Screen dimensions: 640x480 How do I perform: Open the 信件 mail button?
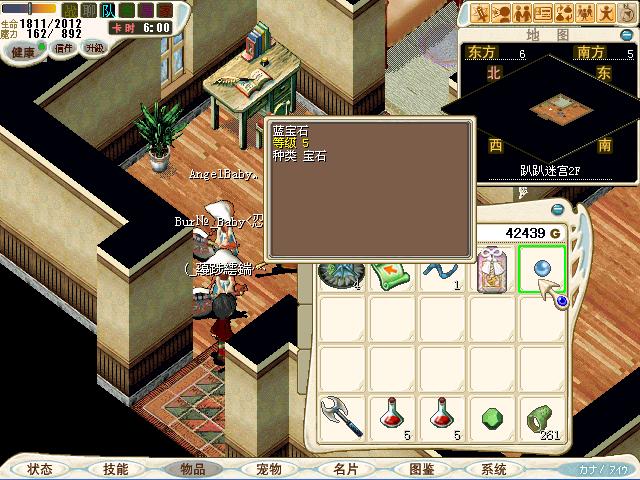click(x=64, y=48)
